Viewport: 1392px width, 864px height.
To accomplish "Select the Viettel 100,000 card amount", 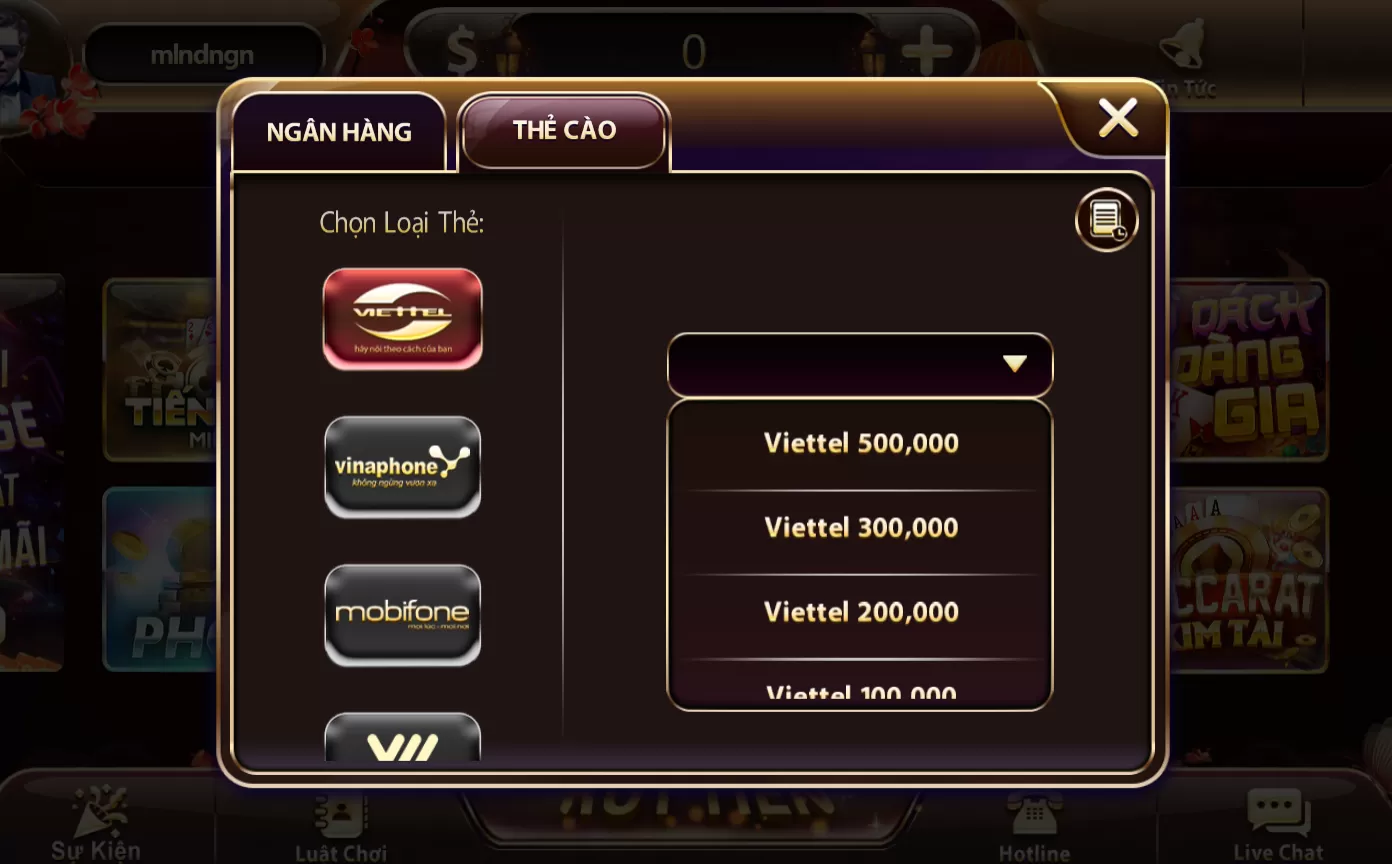I will coord(859,690).
